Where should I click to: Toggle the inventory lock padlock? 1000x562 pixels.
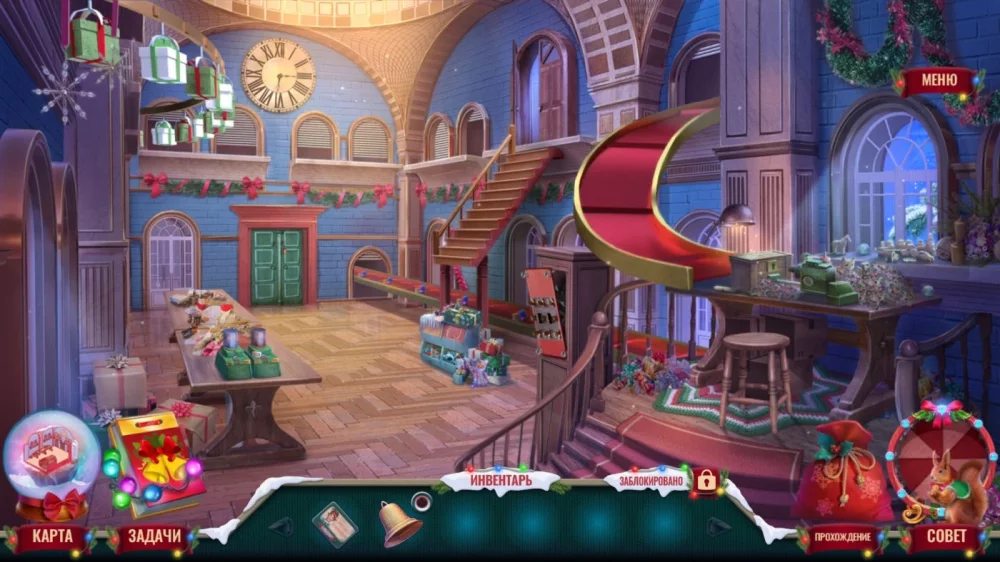click(706, 481)
